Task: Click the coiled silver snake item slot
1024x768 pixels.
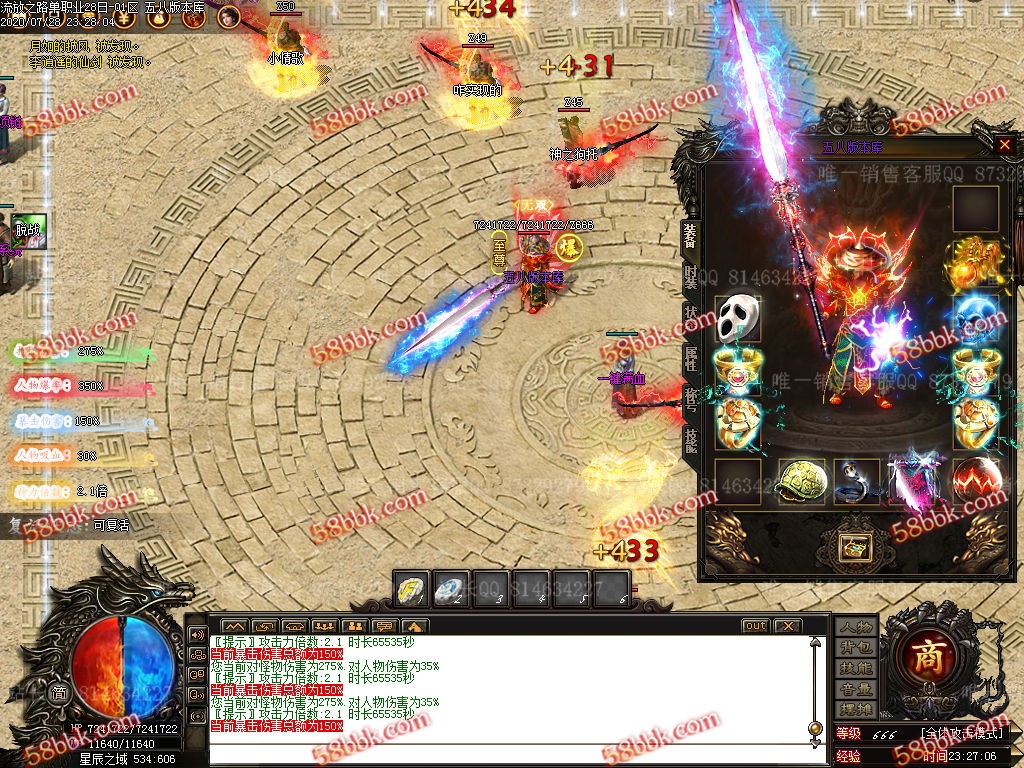Action: (x=856, y=482)
